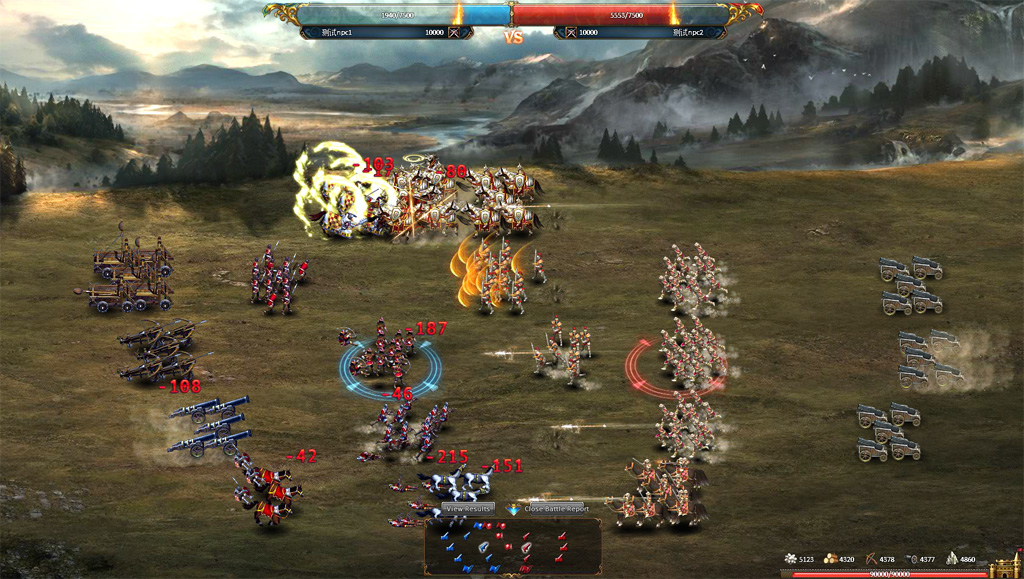
Task: Open the battle formation minimap panel
Action: (512, 546)
